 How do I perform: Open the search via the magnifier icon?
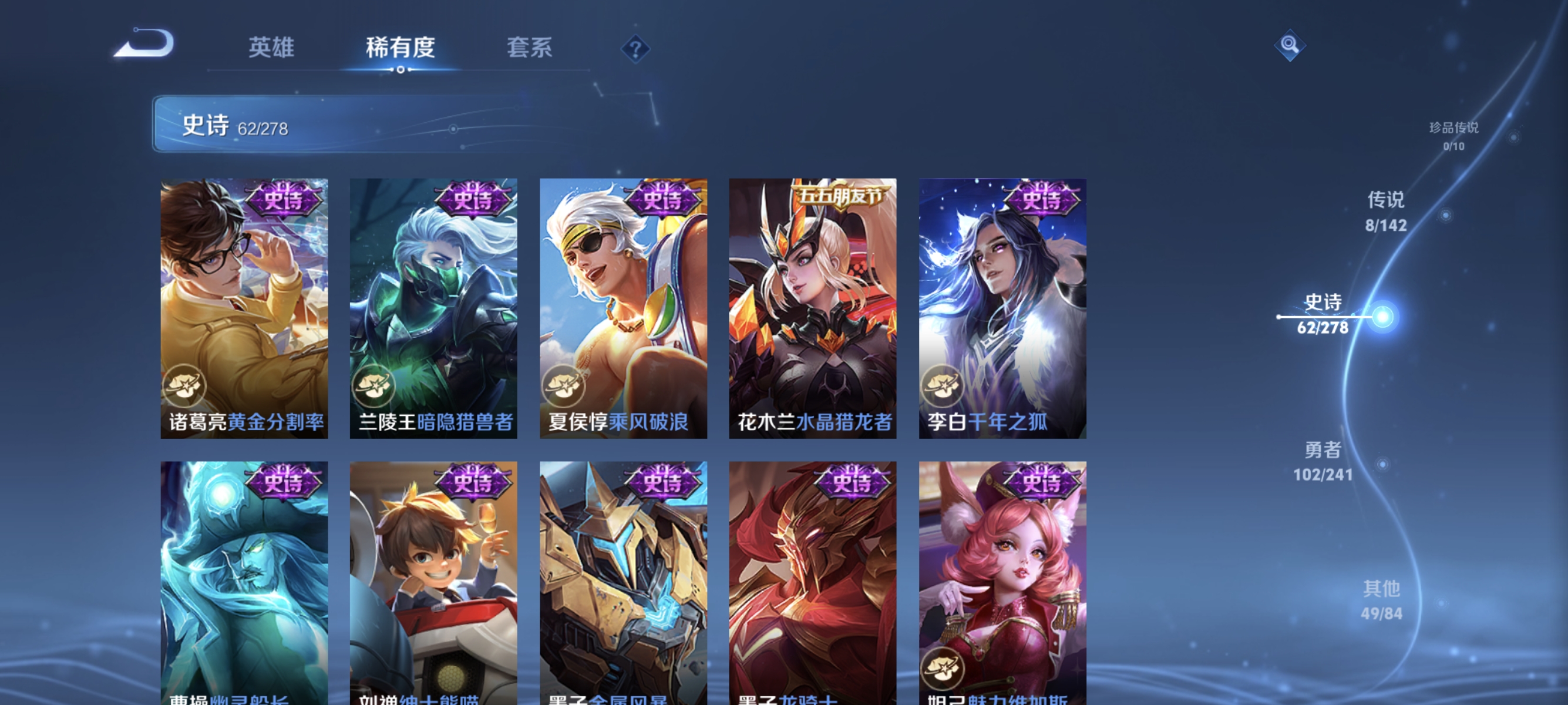[1290, 45]
